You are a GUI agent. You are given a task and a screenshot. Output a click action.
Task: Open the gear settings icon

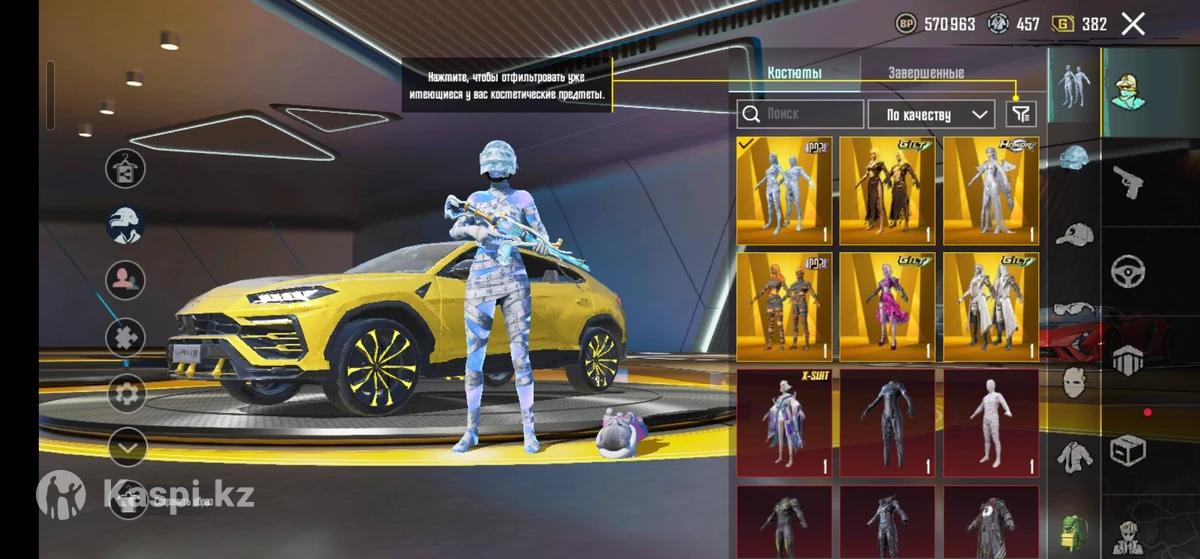(x=126, y=393)
